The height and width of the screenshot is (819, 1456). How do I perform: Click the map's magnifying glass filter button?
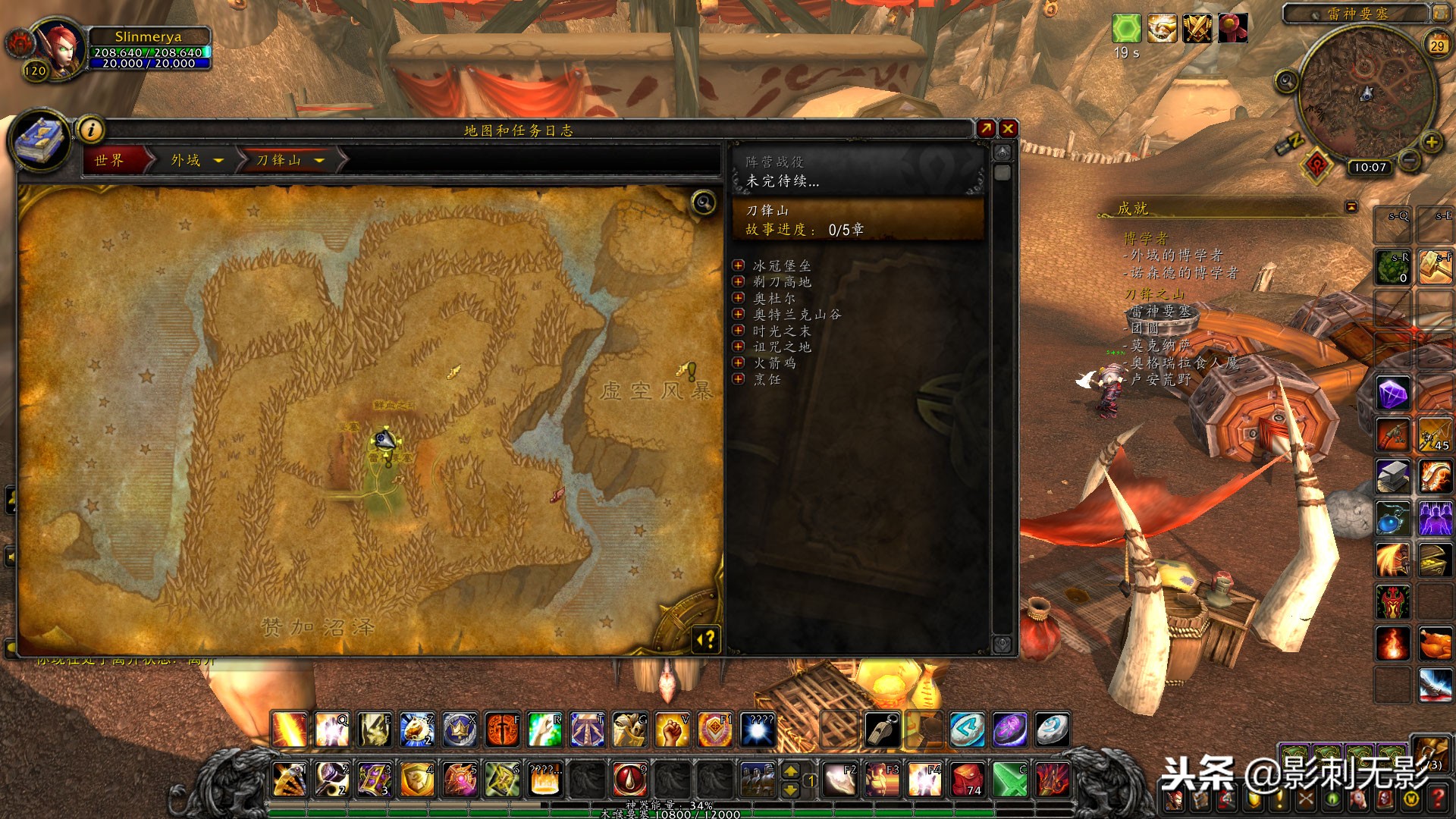coord(704,202)
